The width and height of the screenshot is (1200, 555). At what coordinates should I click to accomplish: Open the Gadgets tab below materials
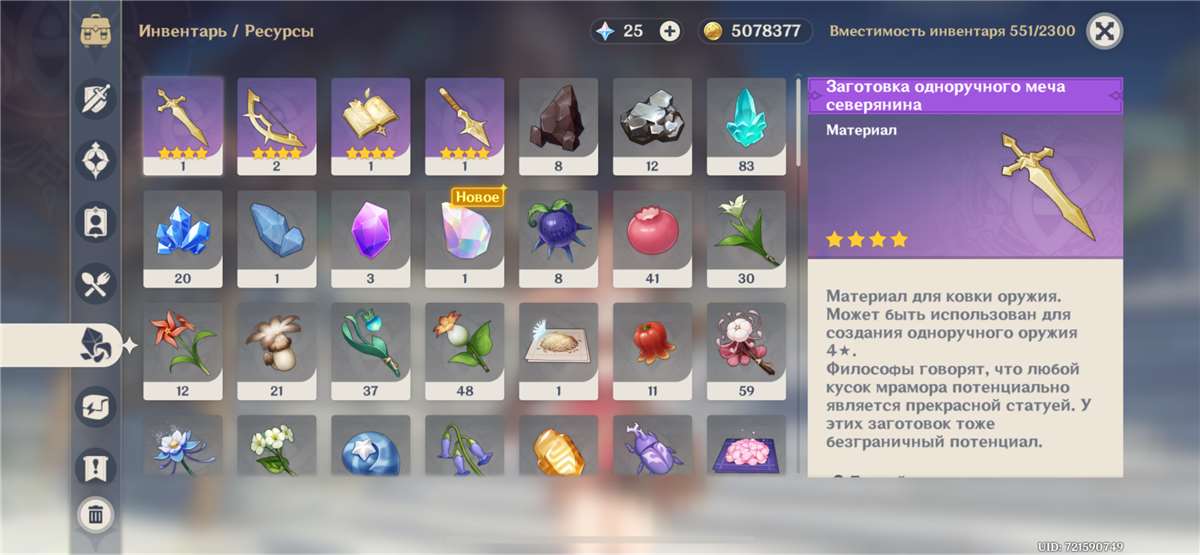97,406
